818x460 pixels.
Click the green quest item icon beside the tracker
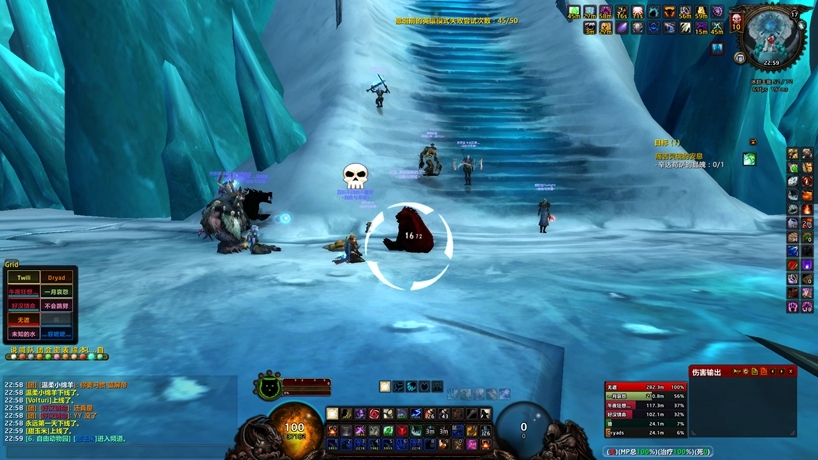[x=749, y=159]
